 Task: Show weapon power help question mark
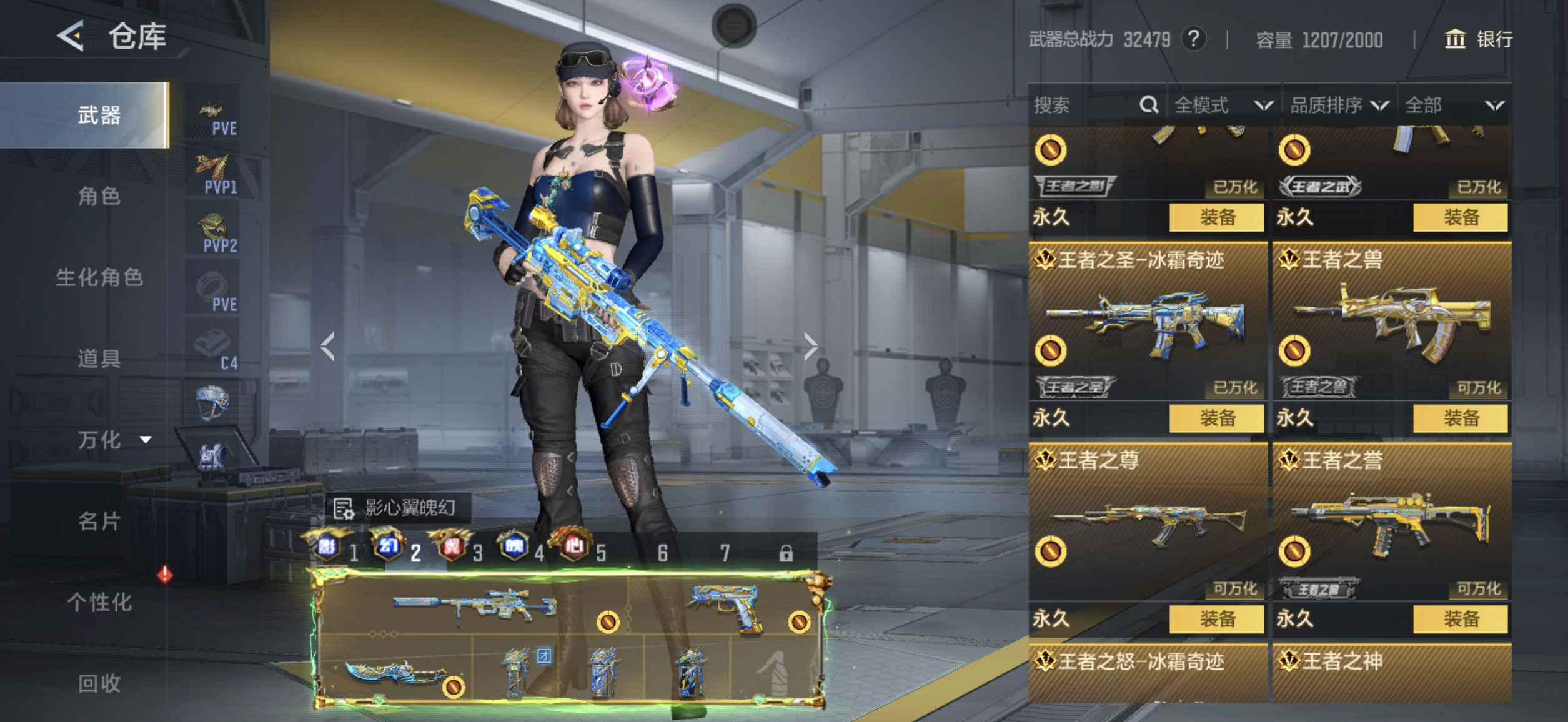[x=1193, y=39]
